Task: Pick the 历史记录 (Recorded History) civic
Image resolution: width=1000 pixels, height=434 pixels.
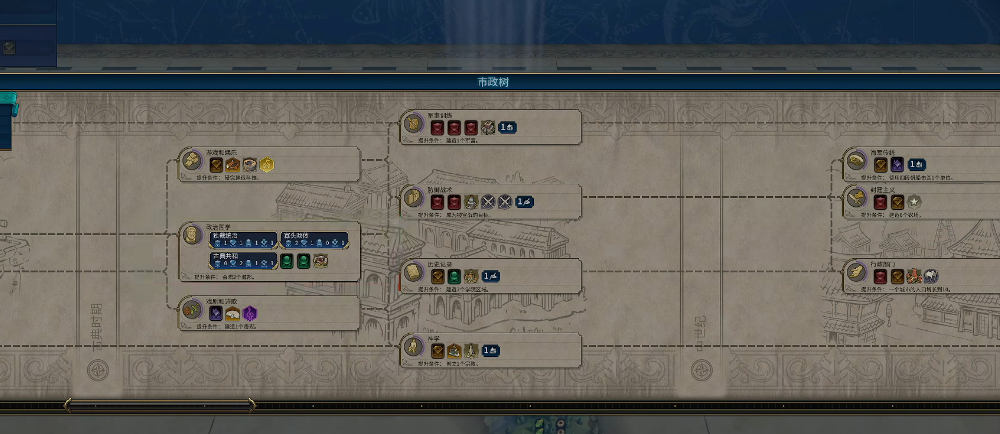Action: pos(414,273)
